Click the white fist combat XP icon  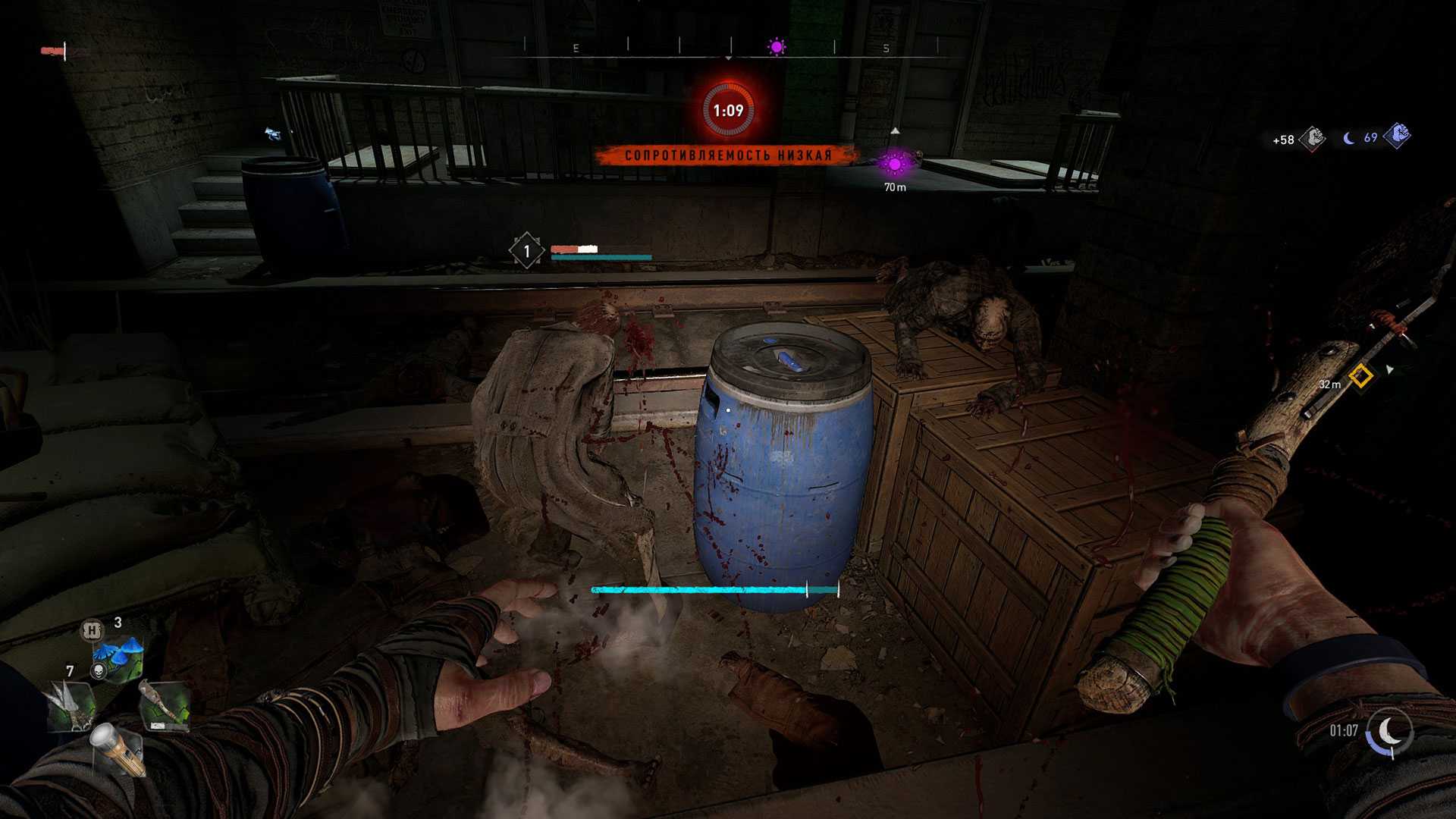(1312, 139)
